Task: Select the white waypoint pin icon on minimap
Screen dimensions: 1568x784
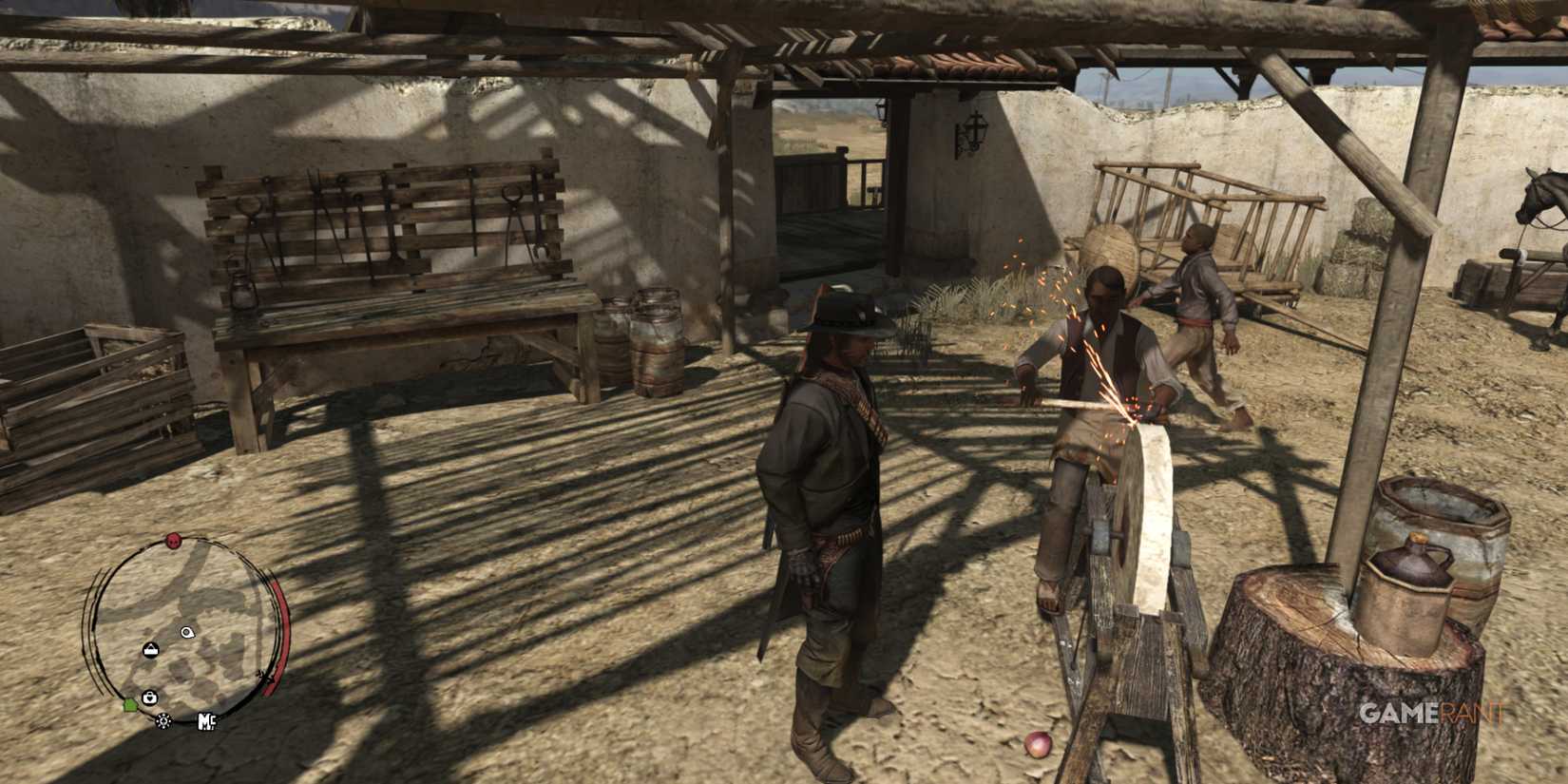Action: [x=186, y=633]
